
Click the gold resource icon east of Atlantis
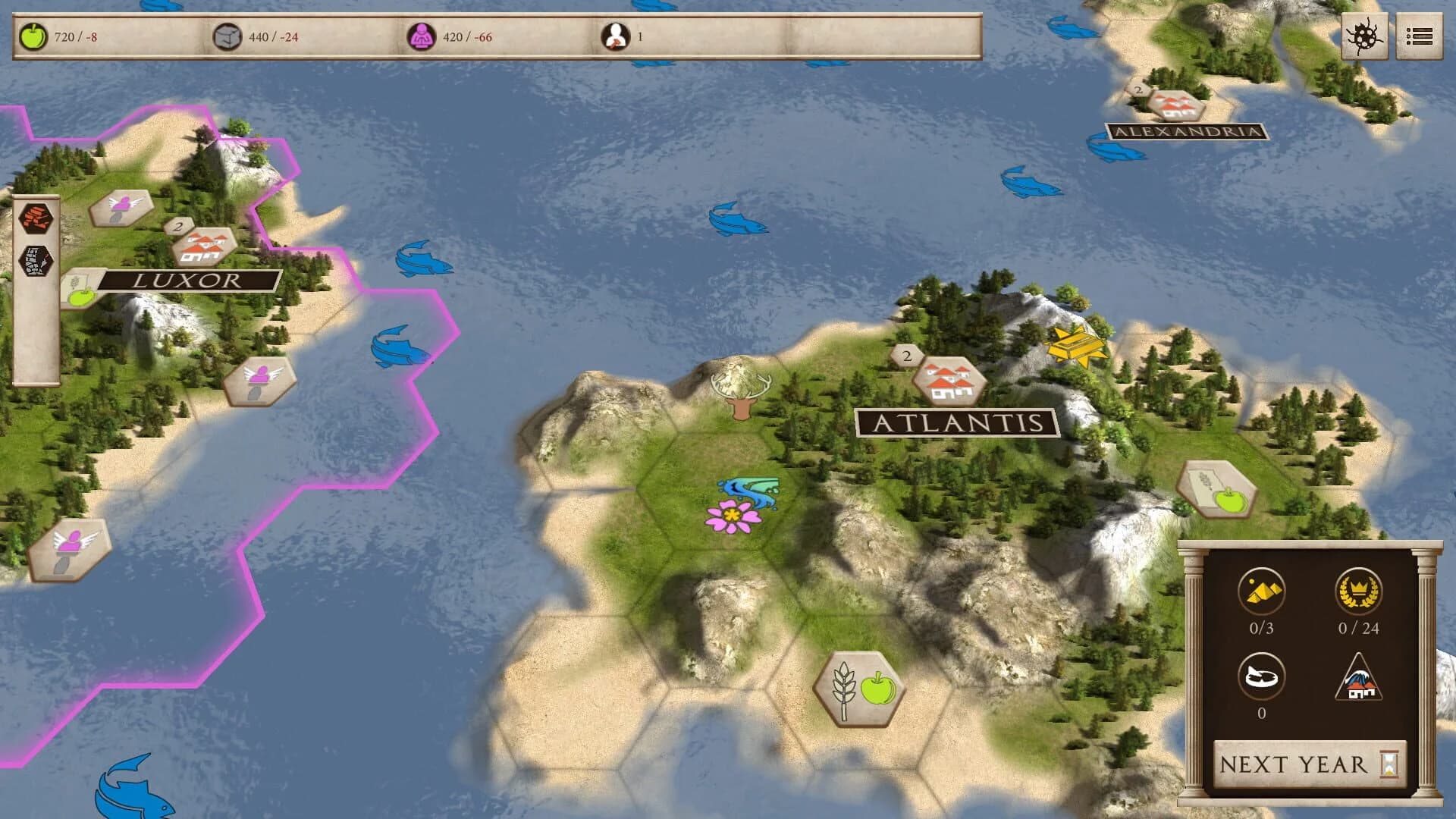pyautogui.click(x=1075, y=345)
